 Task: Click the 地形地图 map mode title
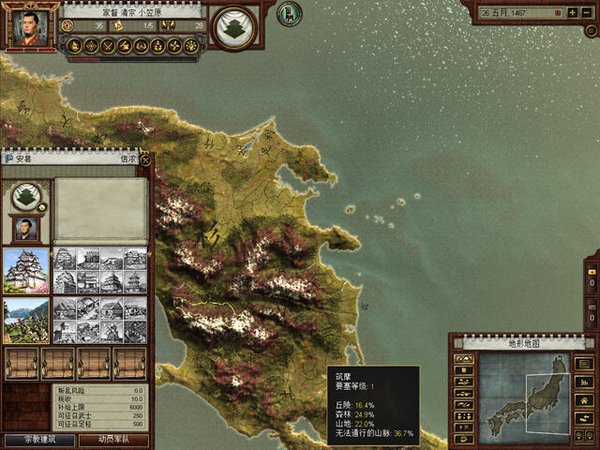(x=523, y=343)
